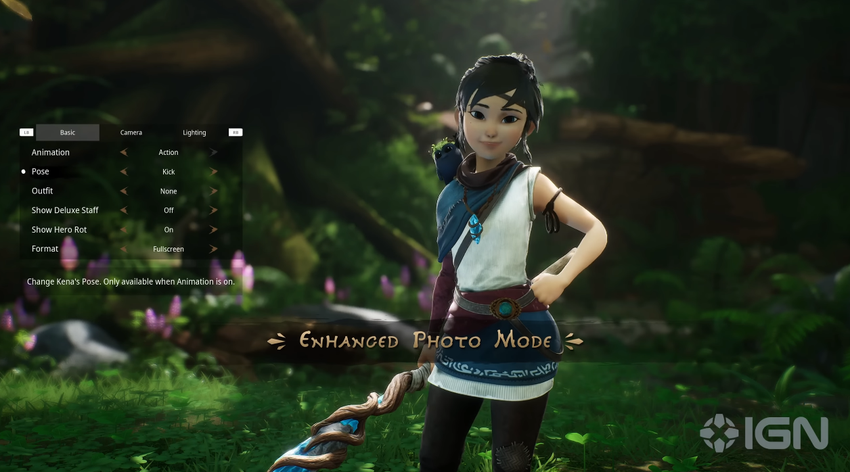
Task: Cycle Pose back using the left arrow
Action: coord(124,172)
